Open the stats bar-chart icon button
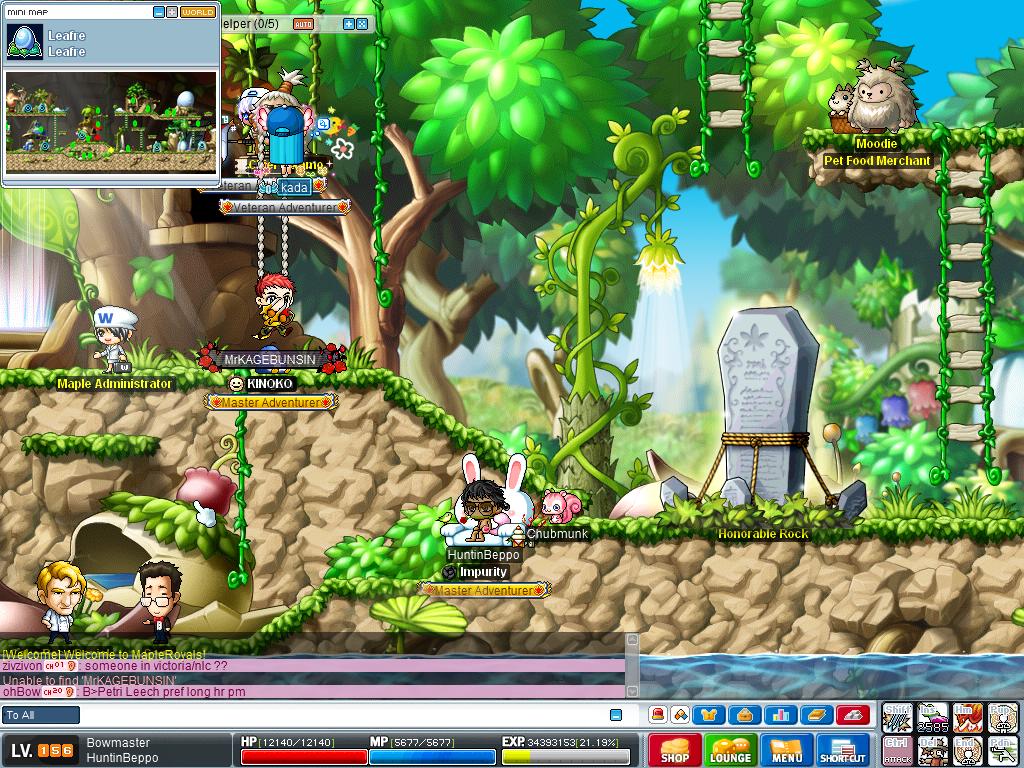 781,714
